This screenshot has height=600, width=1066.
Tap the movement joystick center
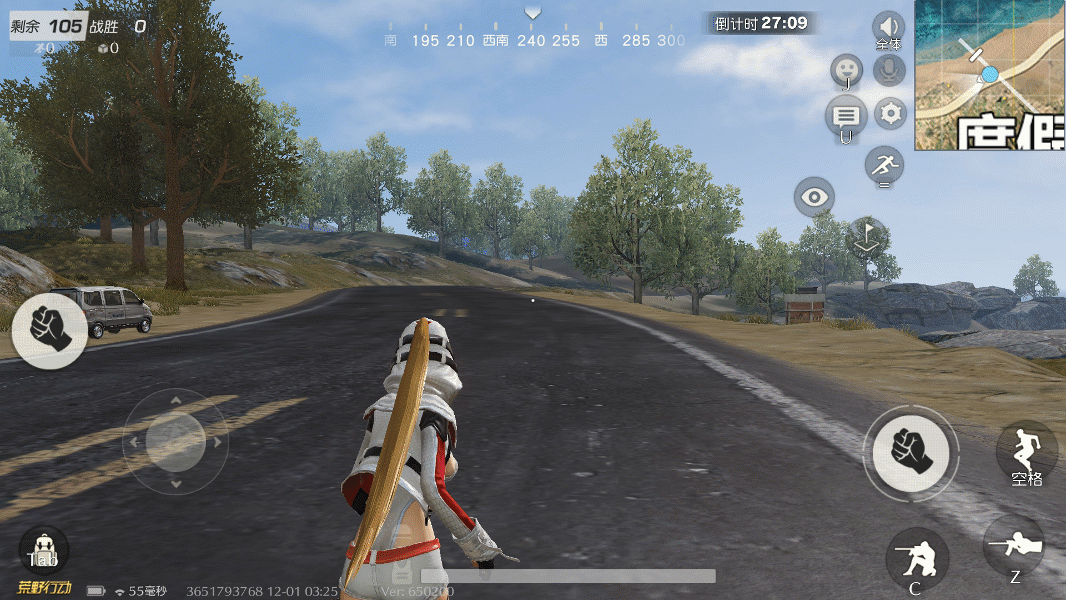(176, 440)
